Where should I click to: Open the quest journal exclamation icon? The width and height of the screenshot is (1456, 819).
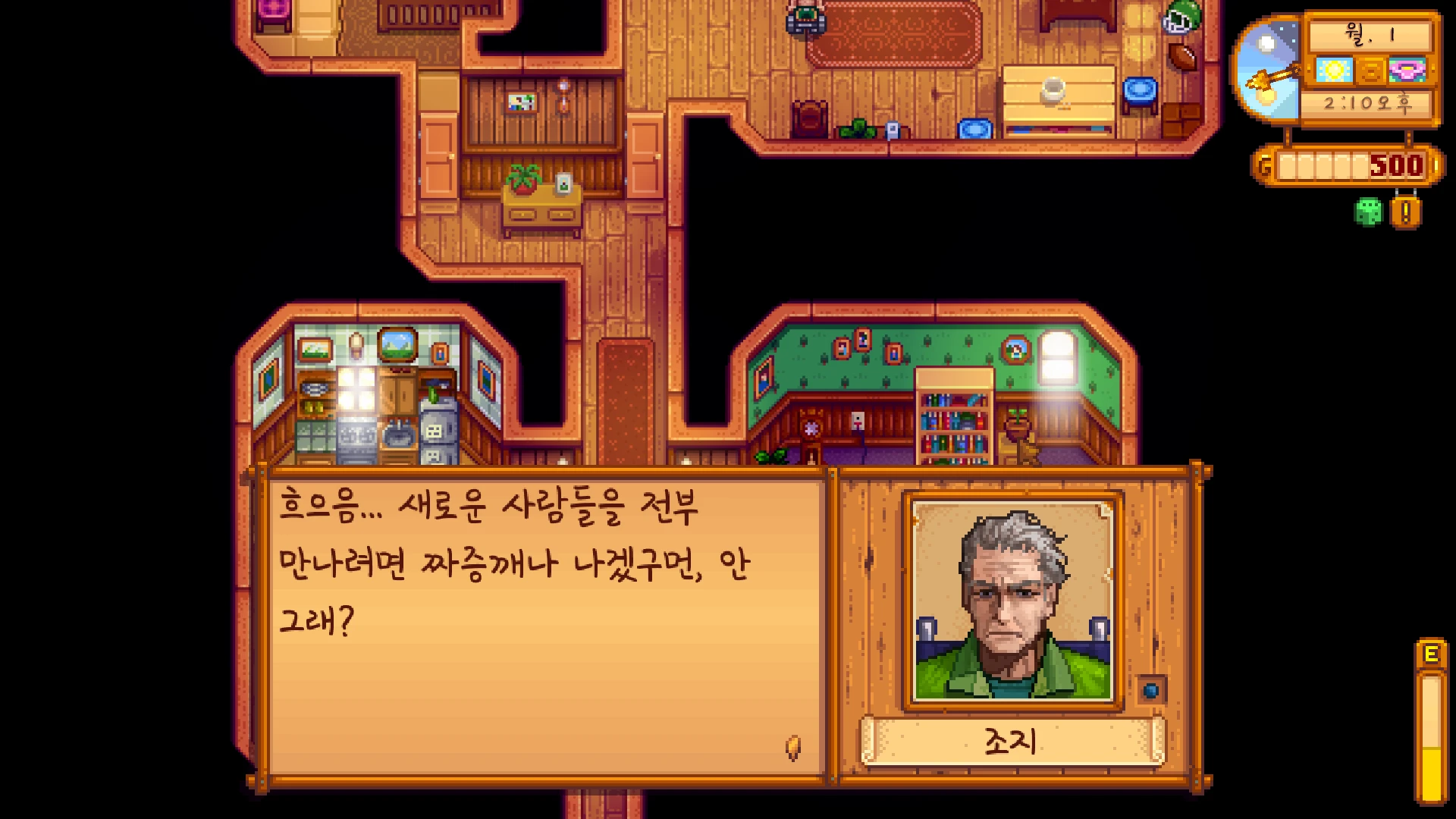tap(1405, 212)
